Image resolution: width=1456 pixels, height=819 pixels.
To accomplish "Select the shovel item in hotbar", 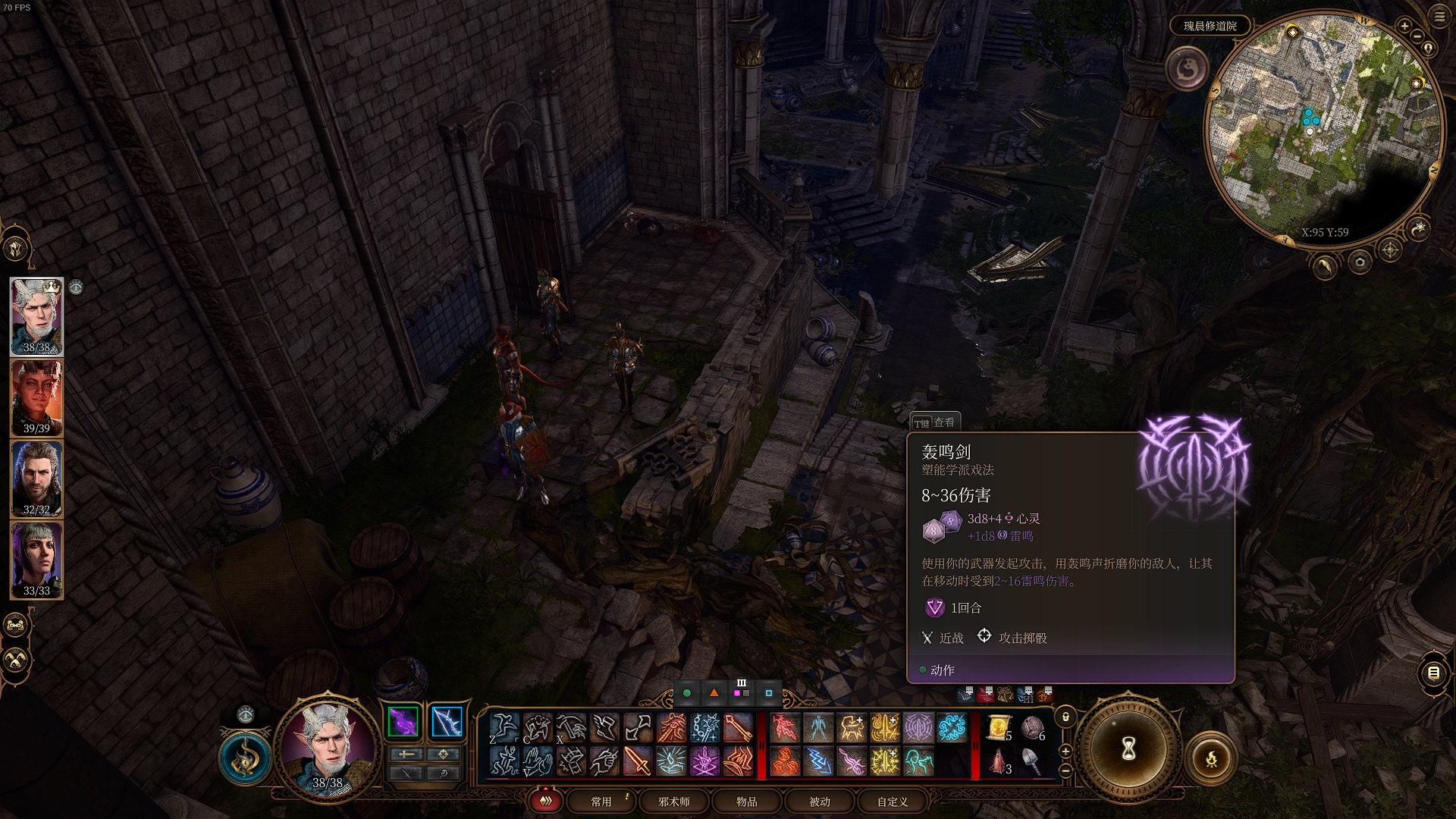I will 1032,761.
